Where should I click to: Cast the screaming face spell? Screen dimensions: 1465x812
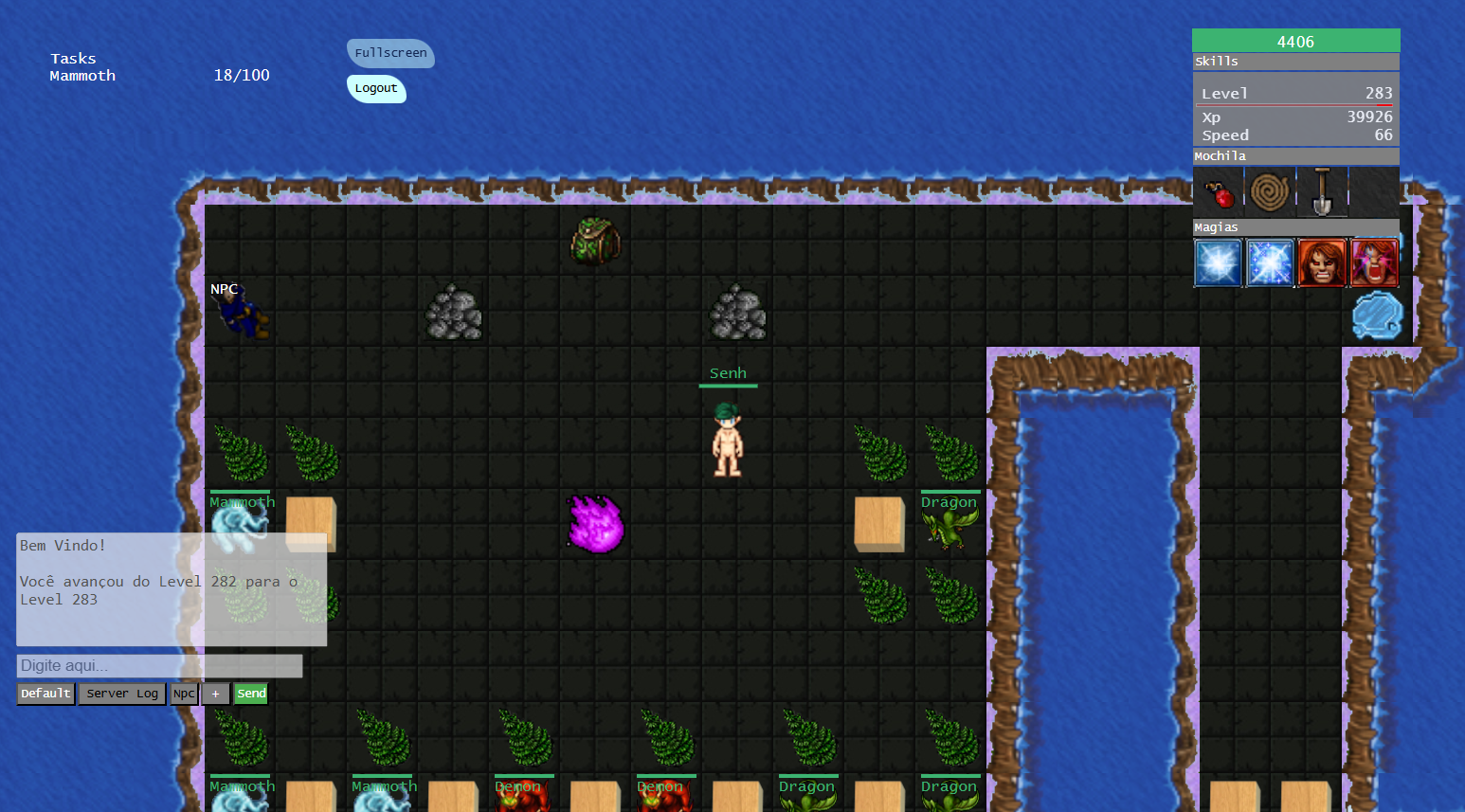(1374, 262)
